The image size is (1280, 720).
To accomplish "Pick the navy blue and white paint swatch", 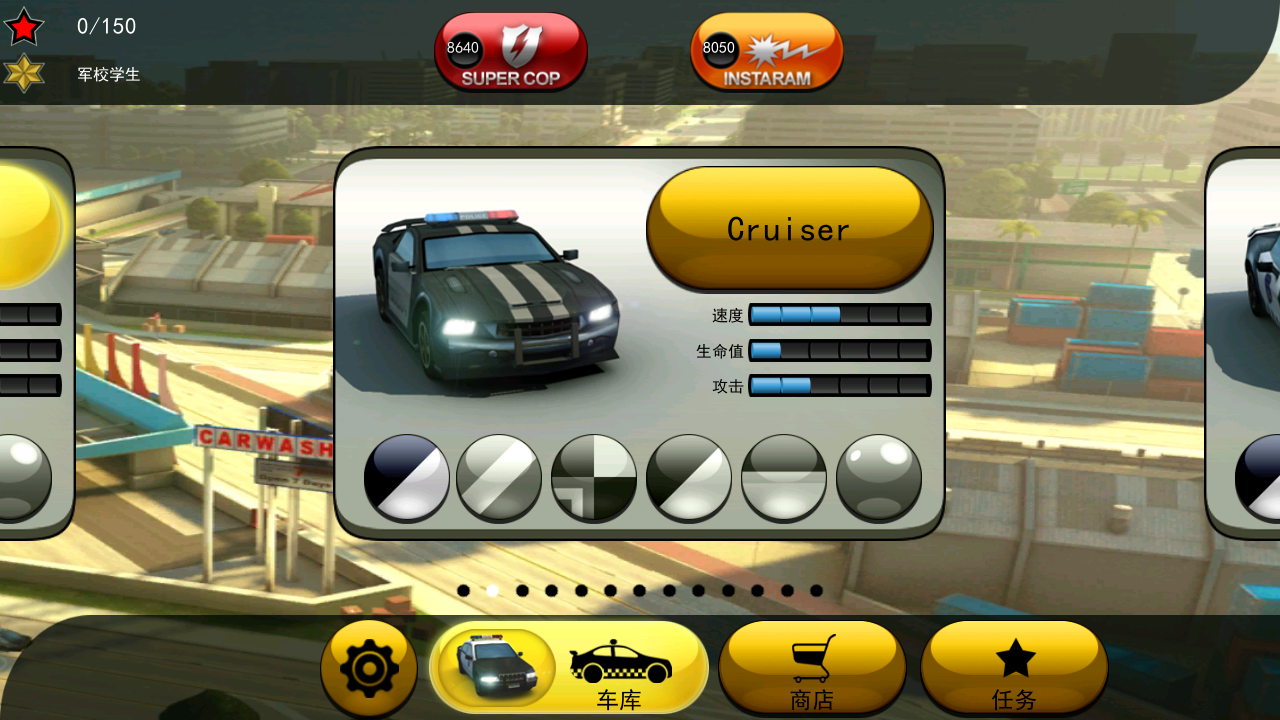I will (x=406, y=477).
